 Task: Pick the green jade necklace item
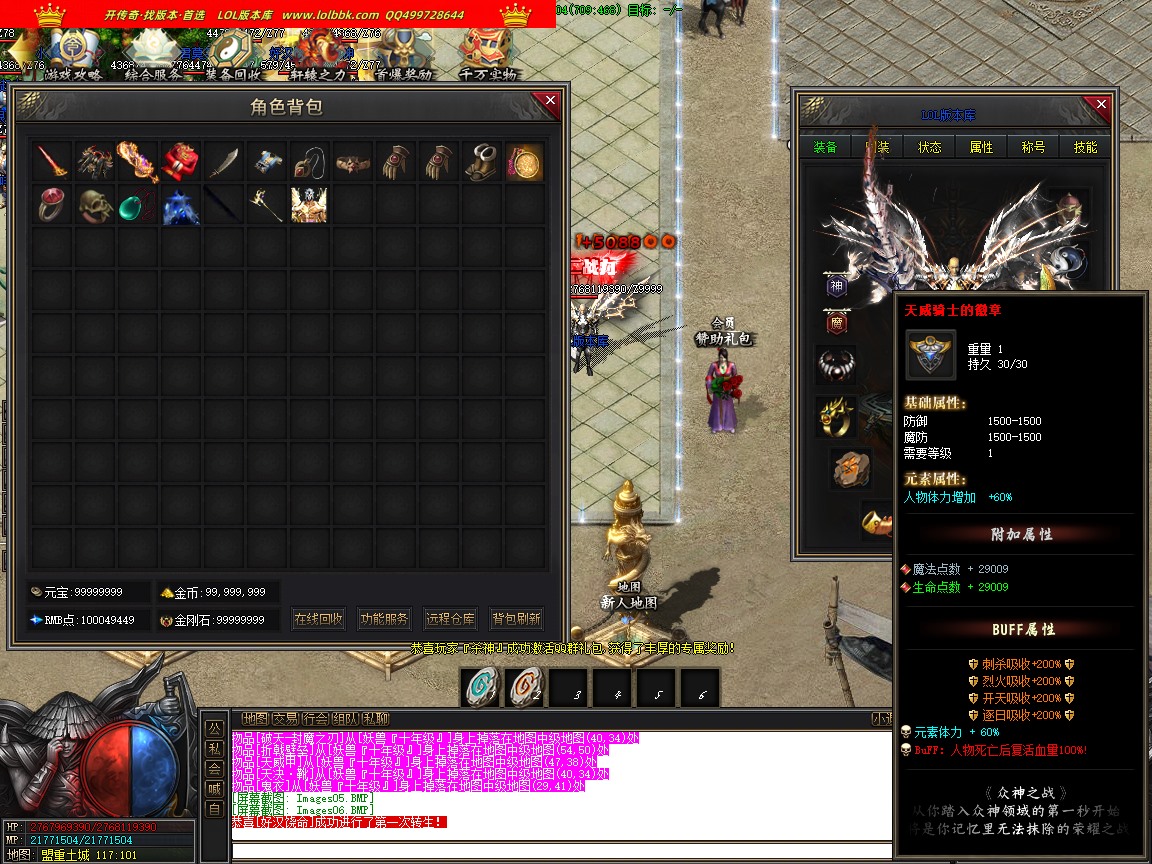(138, 204)
